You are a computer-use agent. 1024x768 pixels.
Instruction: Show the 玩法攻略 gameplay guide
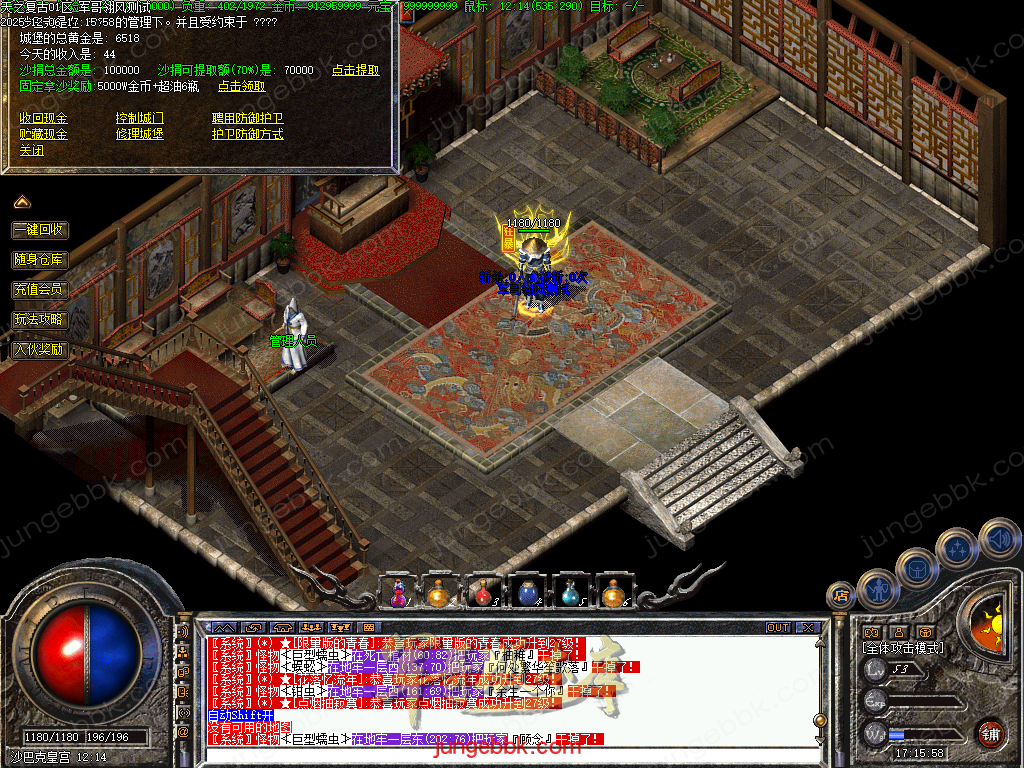(40, 319)
